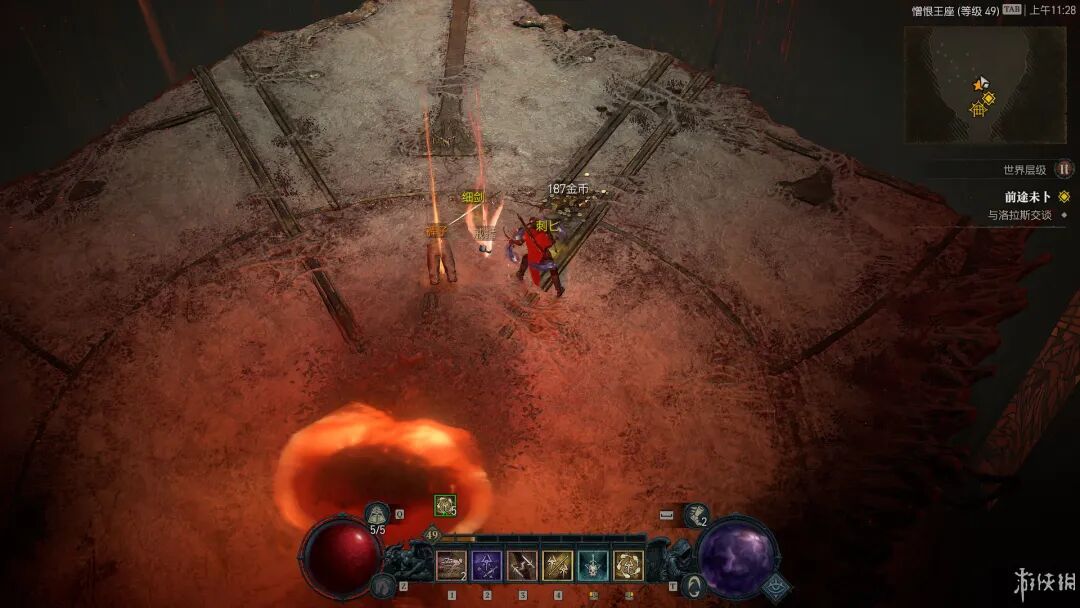This screenshot has width=1080, height=608.
Task: Click the diamond eye icon beside the purple orb
Action: pyautogui.click(x=776, y=587)
